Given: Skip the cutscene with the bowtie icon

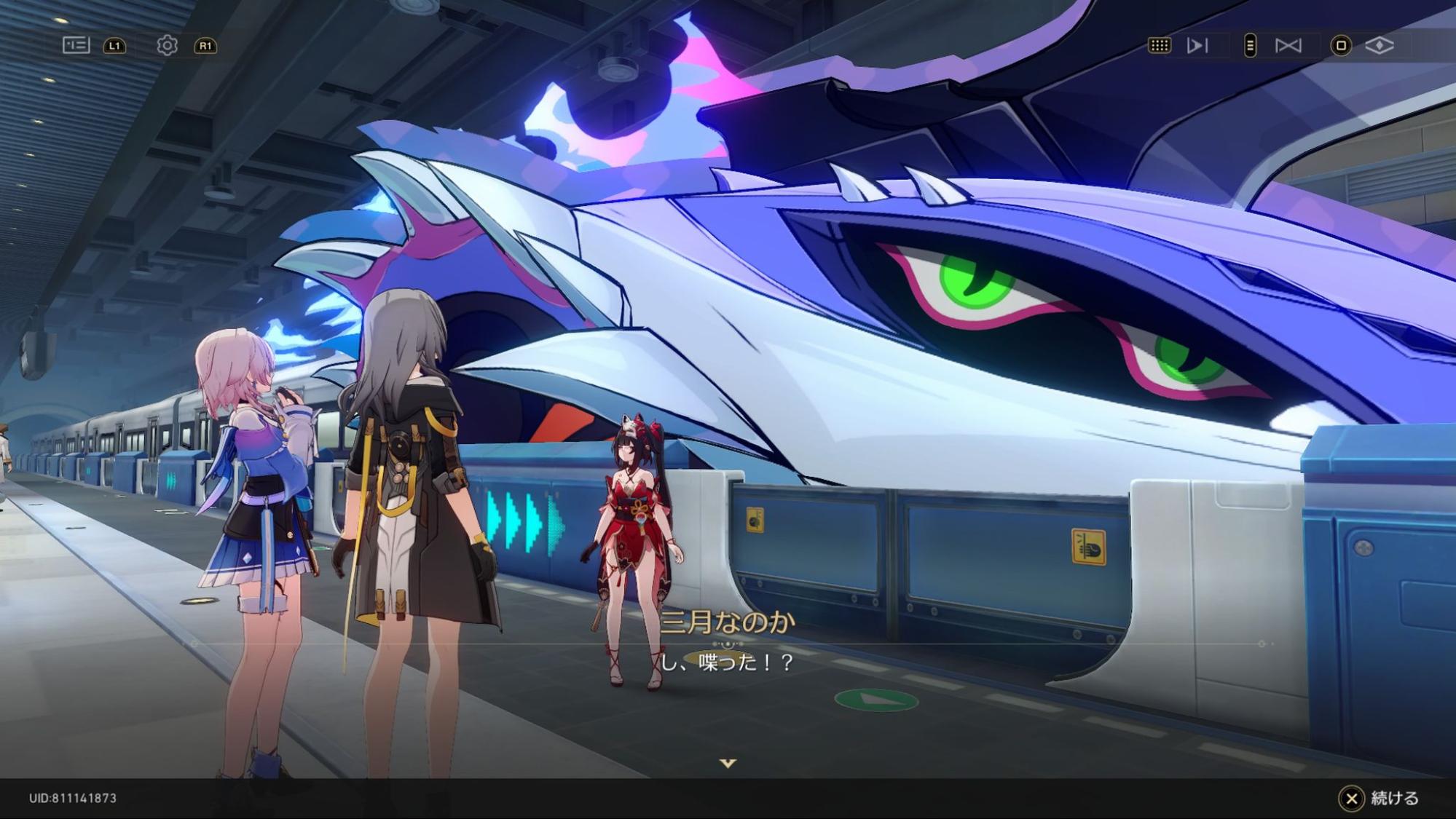Looking at the screenshot, I should point(1288,45).
